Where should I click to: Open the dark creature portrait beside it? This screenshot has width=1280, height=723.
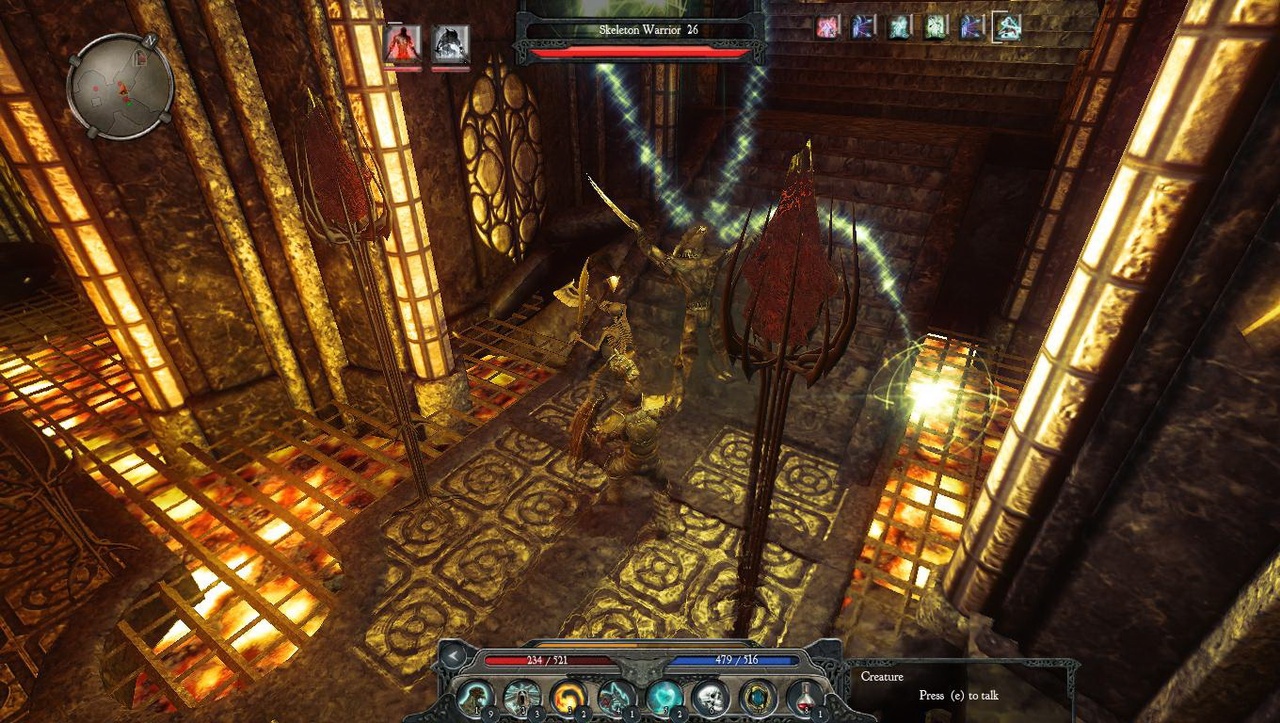click(449, 43)
